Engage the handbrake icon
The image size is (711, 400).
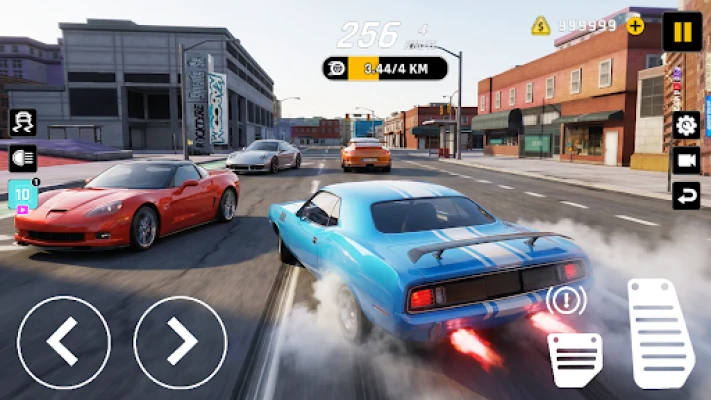(x=566, y=300)
